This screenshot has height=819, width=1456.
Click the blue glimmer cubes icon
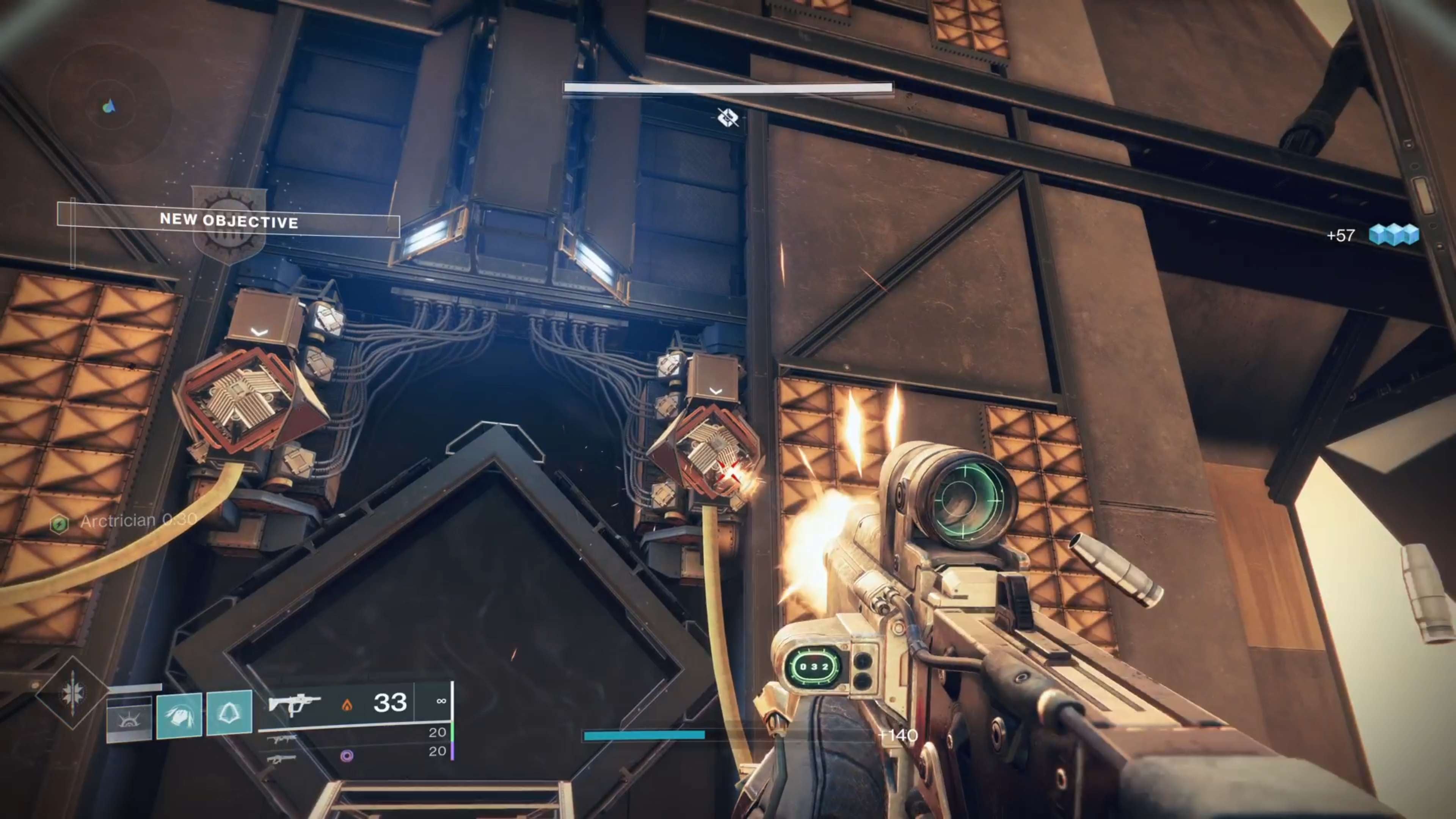[1393, 234]
